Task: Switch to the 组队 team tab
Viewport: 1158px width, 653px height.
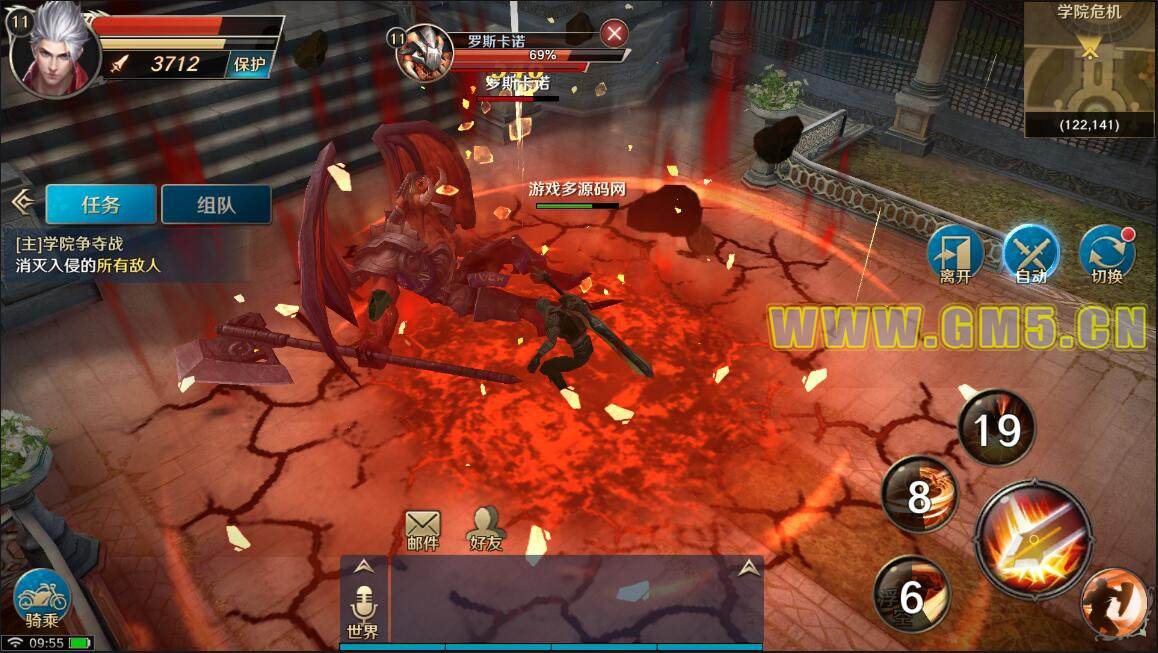Action: pos(216,204)
